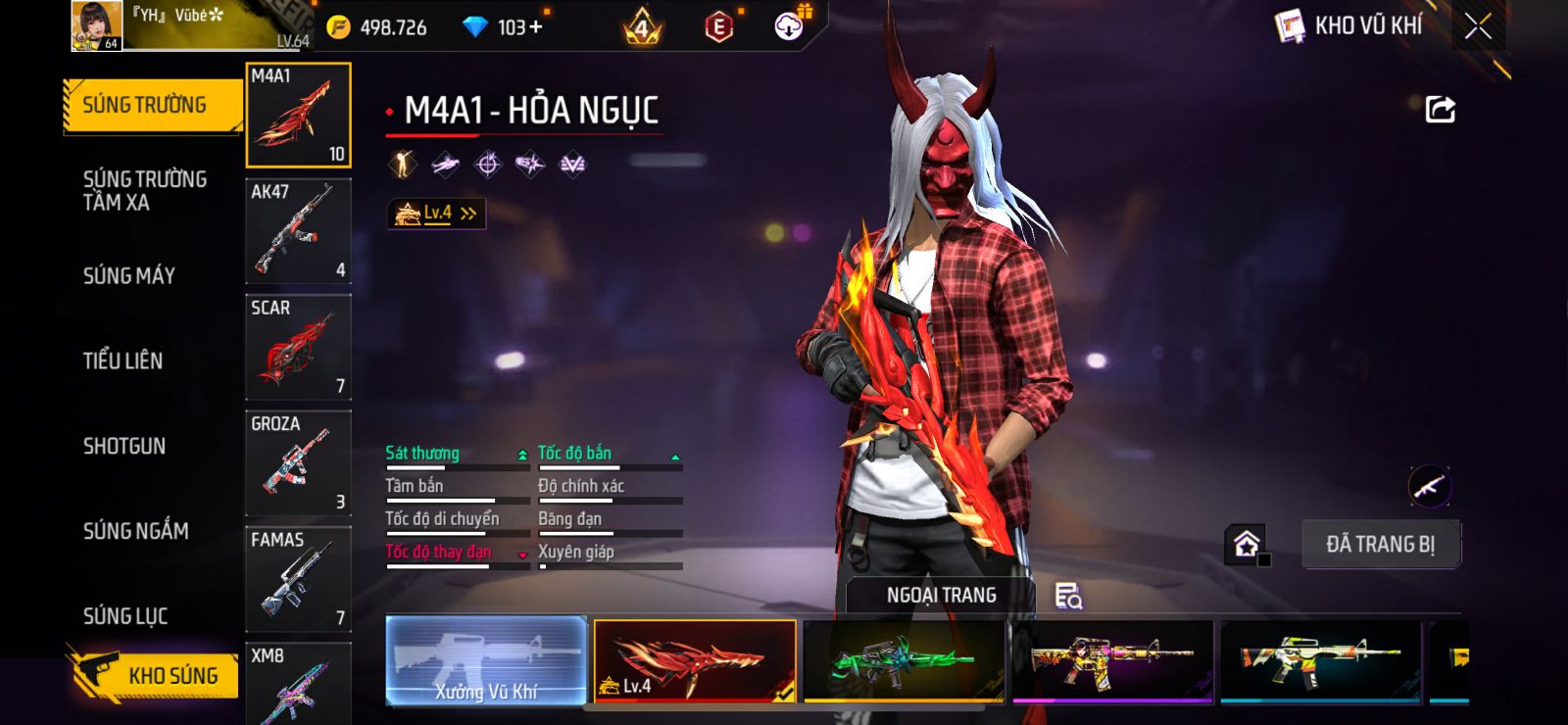This screenshot has height=725, width=1568.
Task: Show the Súng Lục weapon category
Action: coord(125,616)
